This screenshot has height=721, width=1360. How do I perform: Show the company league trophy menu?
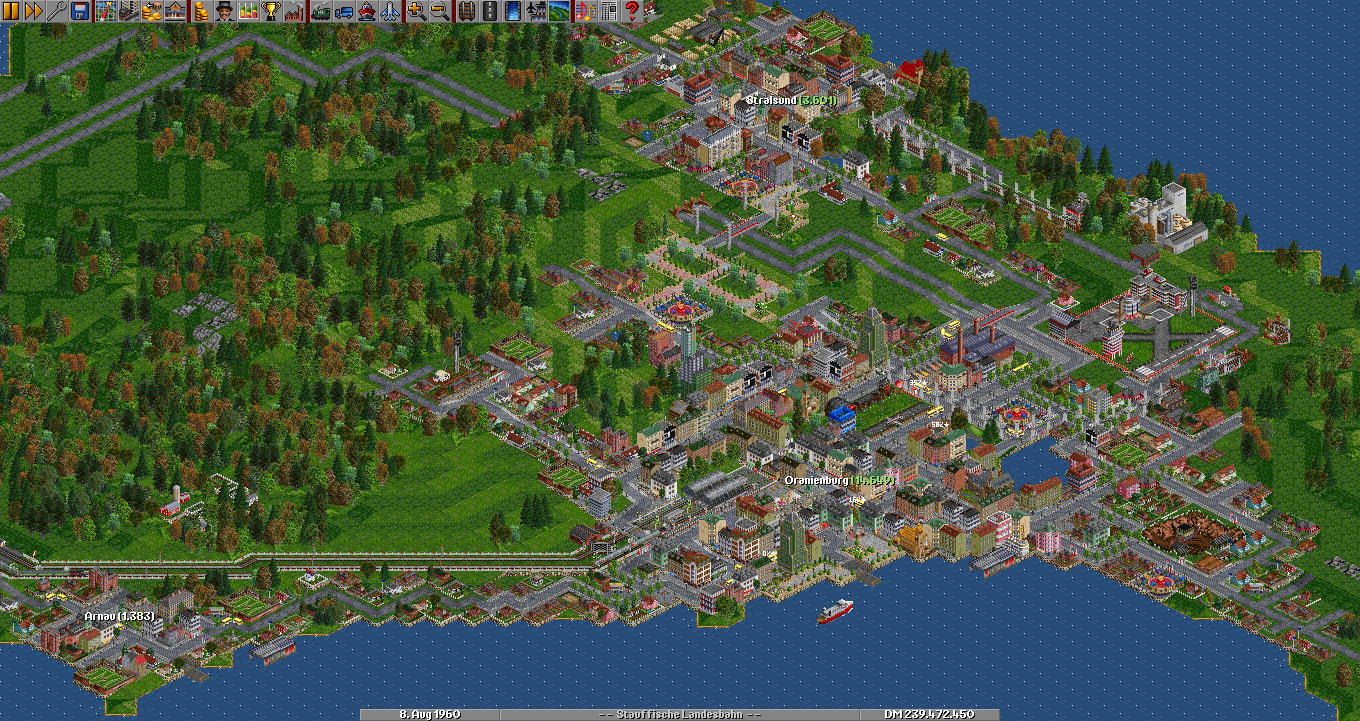[x=270, y=11]
